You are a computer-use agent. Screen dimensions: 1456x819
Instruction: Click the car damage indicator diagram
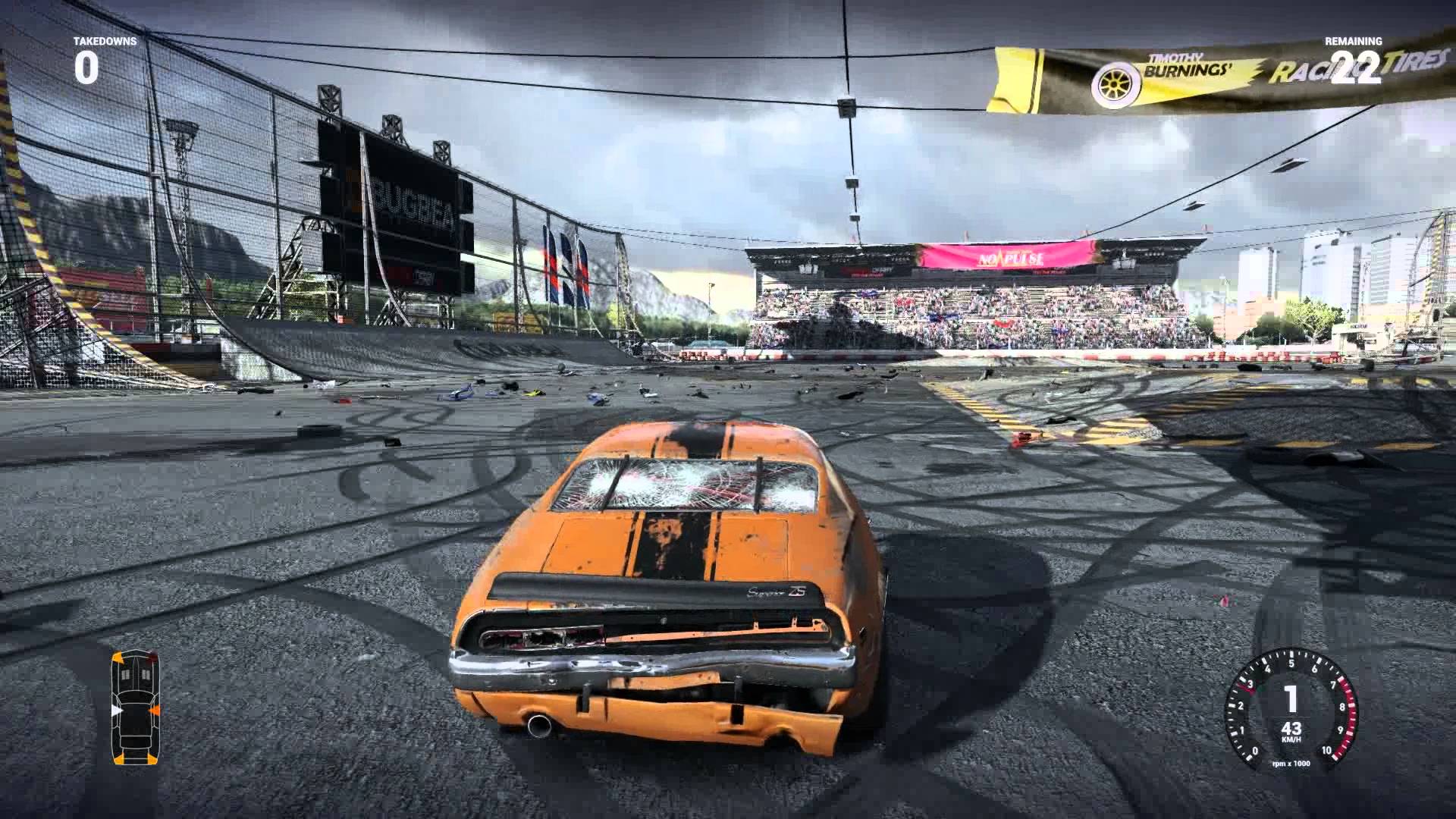[136, 707]
